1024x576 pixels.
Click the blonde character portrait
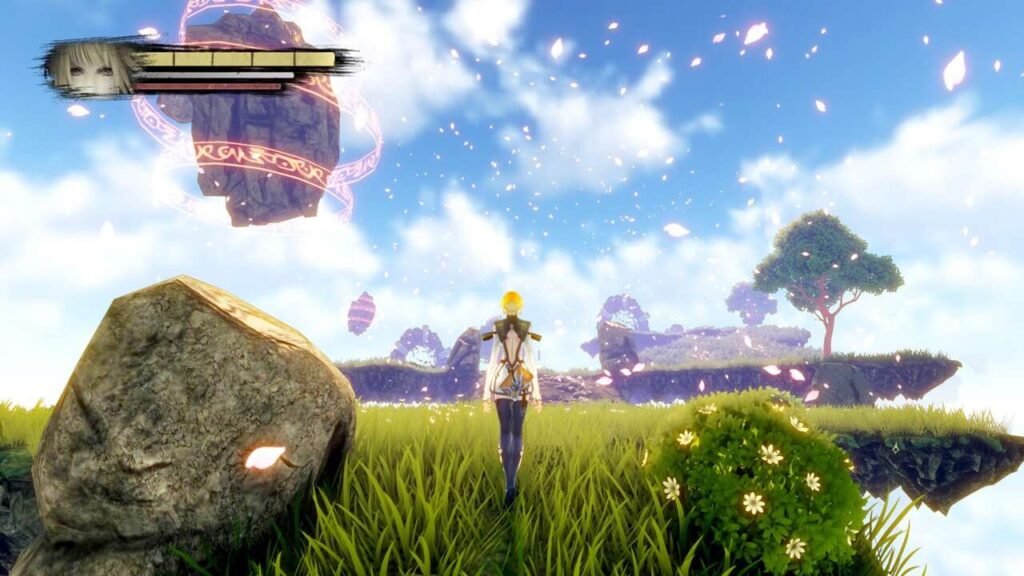click(91, 69)
